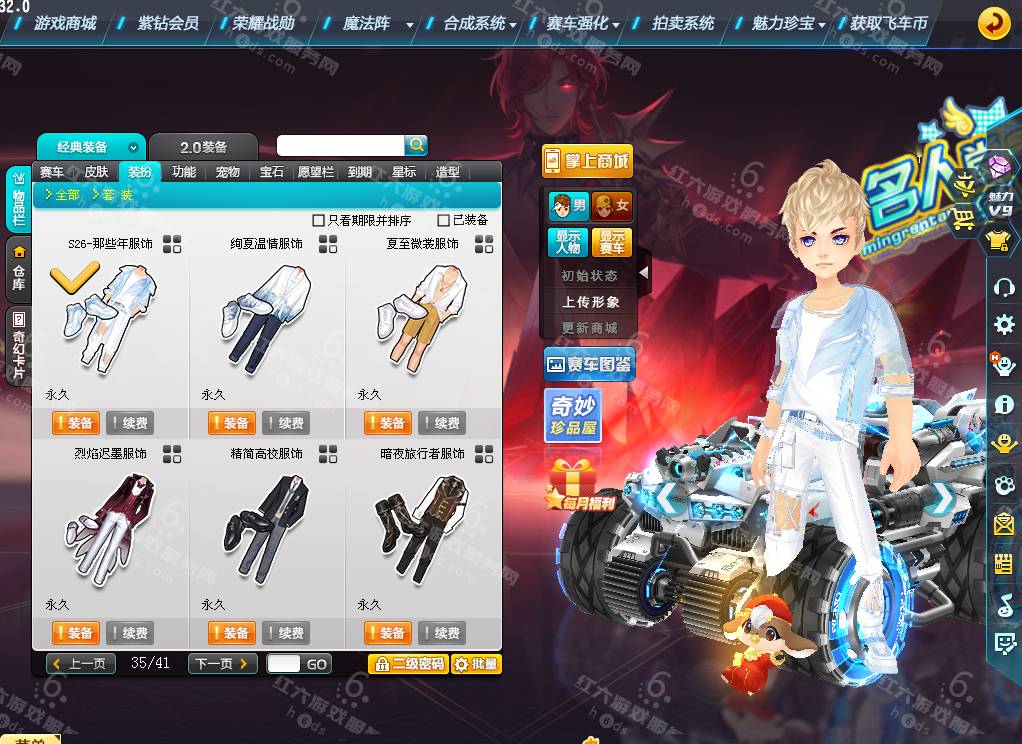Image resolution: width=1022 pixels, height=744 pixels.
Task: Open the 游戏商城 shop menu
Action: click(65, 22)
